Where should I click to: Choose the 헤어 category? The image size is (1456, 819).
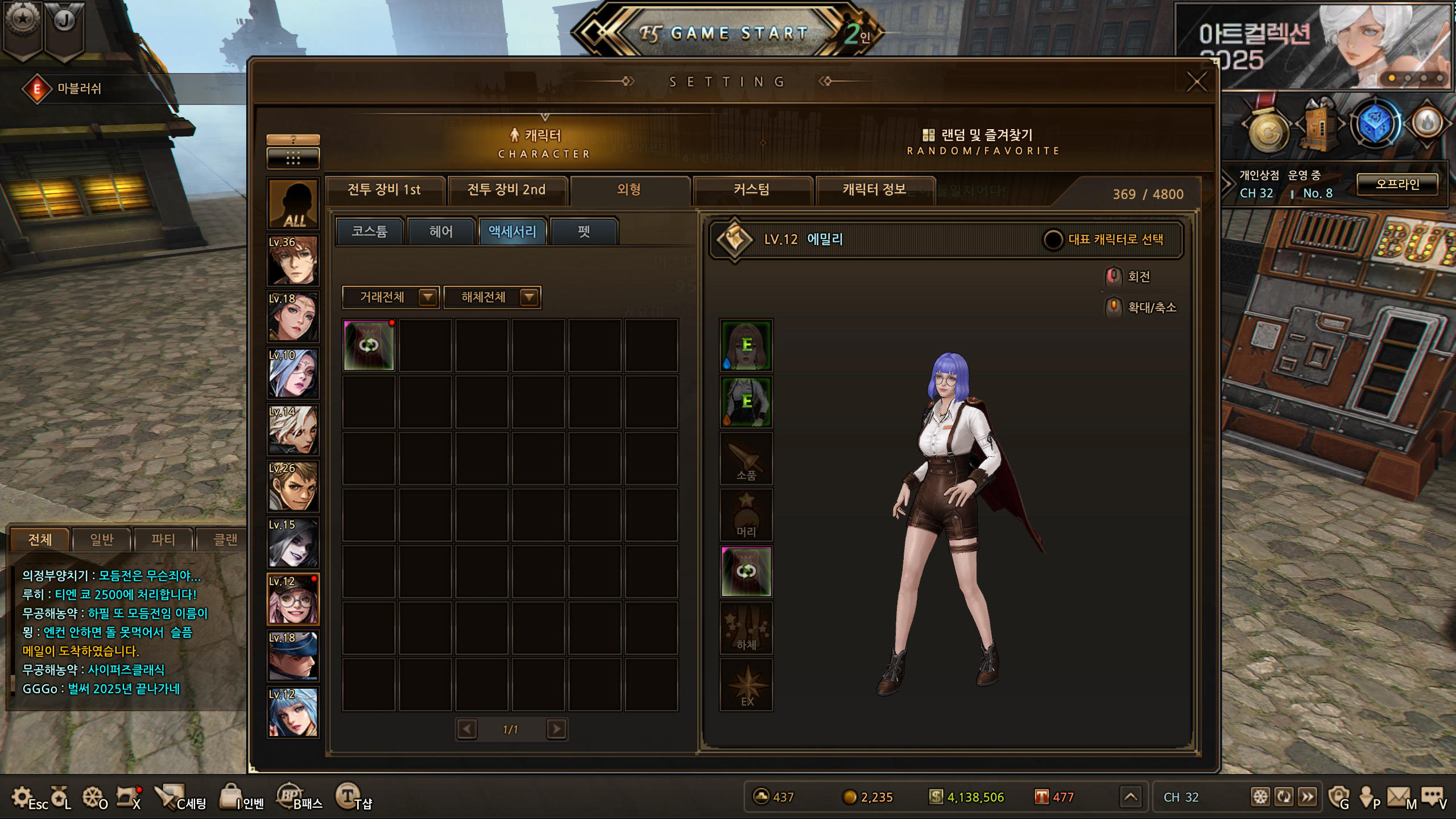[x=441, y=231]
